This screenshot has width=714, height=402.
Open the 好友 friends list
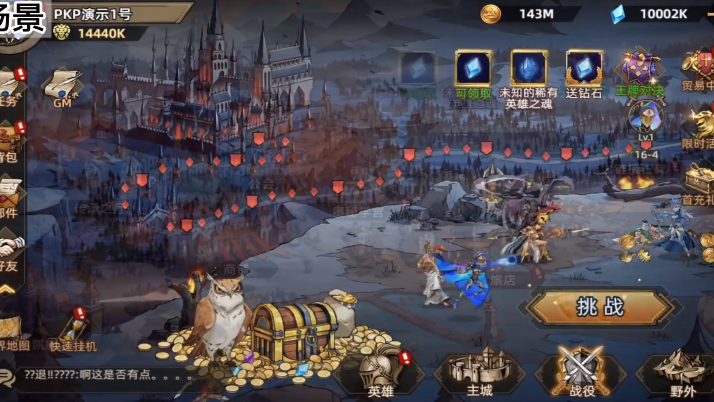click(10, 250)
